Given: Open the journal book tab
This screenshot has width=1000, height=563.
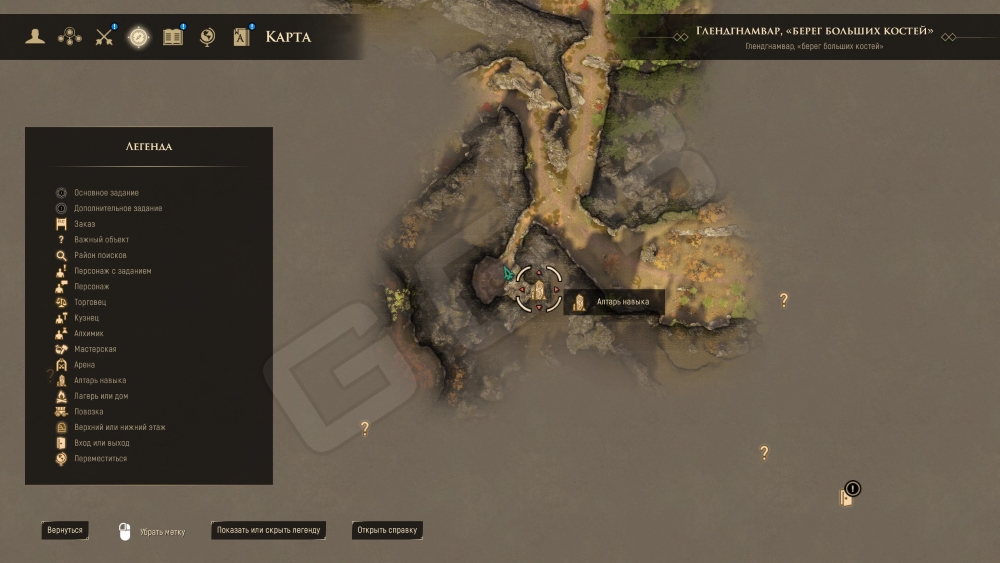Looking at the screenshot, I should (173, 38).
